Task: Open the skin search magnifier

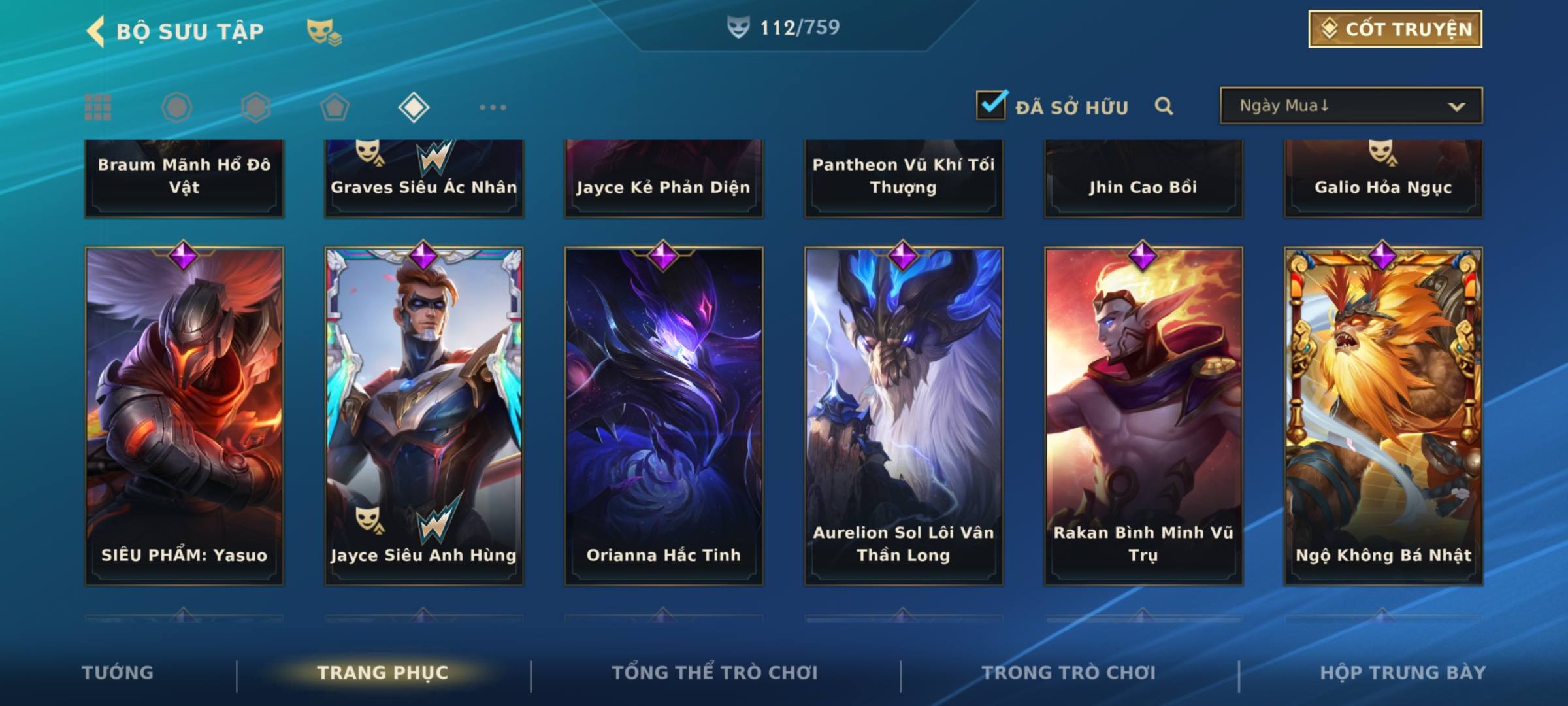Action: point(1164,107)
